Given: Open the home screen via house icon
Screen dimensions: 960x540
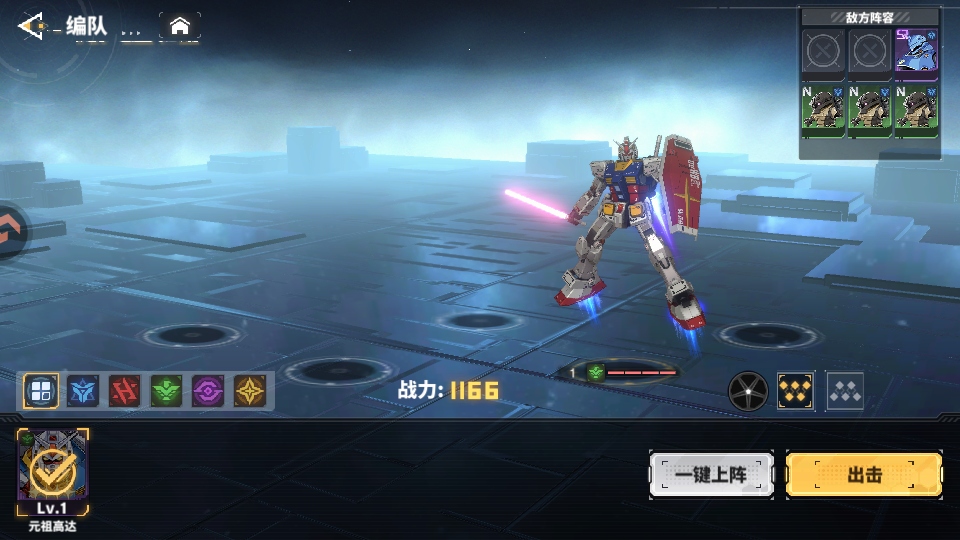Looking at the screenshot, I should (180, 26).
